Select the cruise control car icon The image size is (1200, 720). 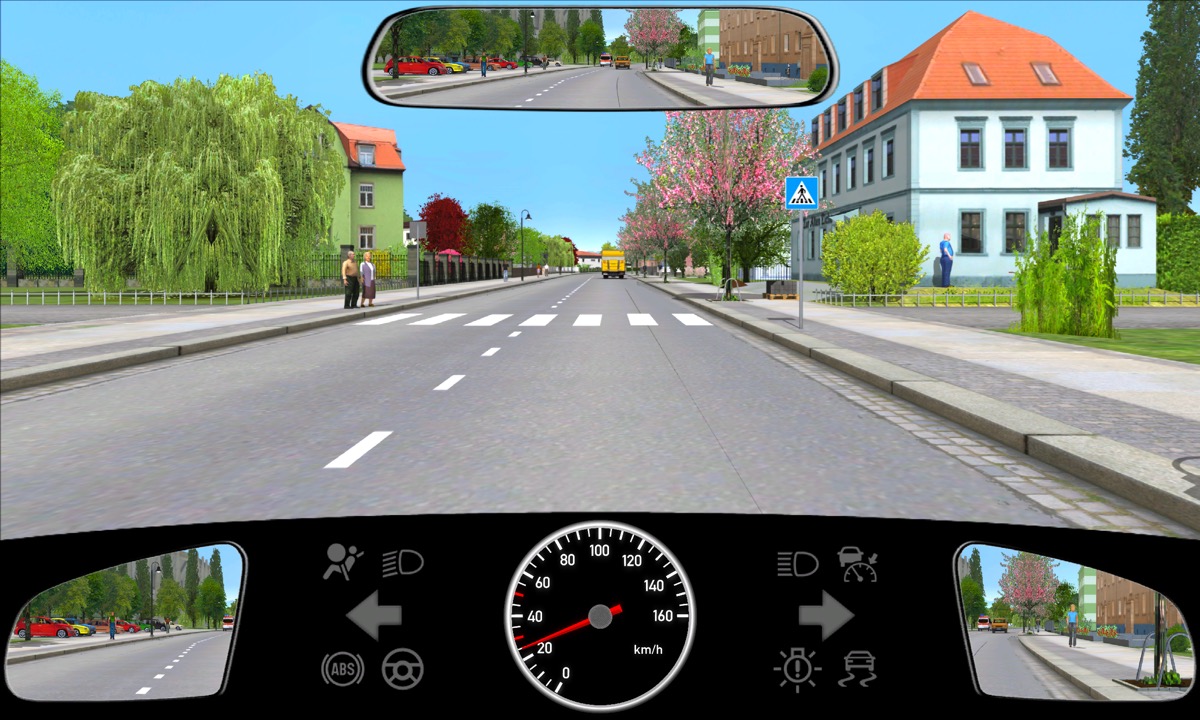[858, 564]
